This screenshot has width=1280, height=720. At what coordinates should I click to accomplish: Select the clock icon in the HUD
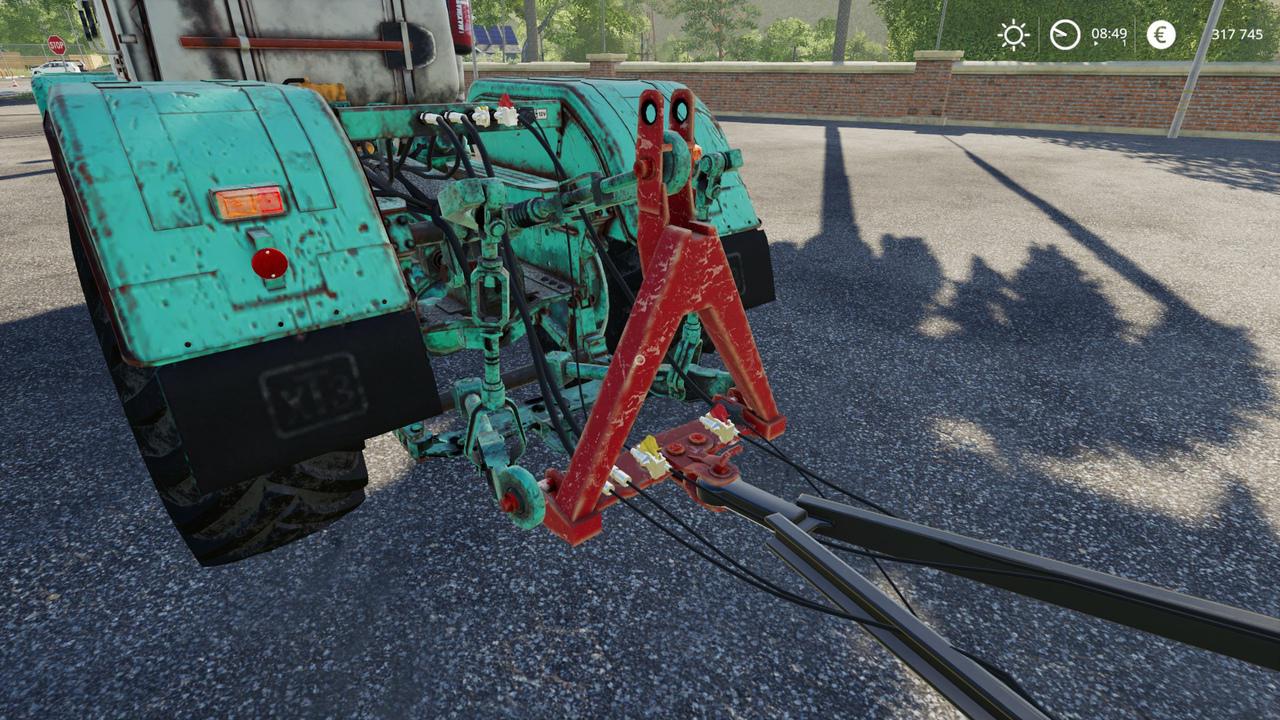[x=1065, y=35]
